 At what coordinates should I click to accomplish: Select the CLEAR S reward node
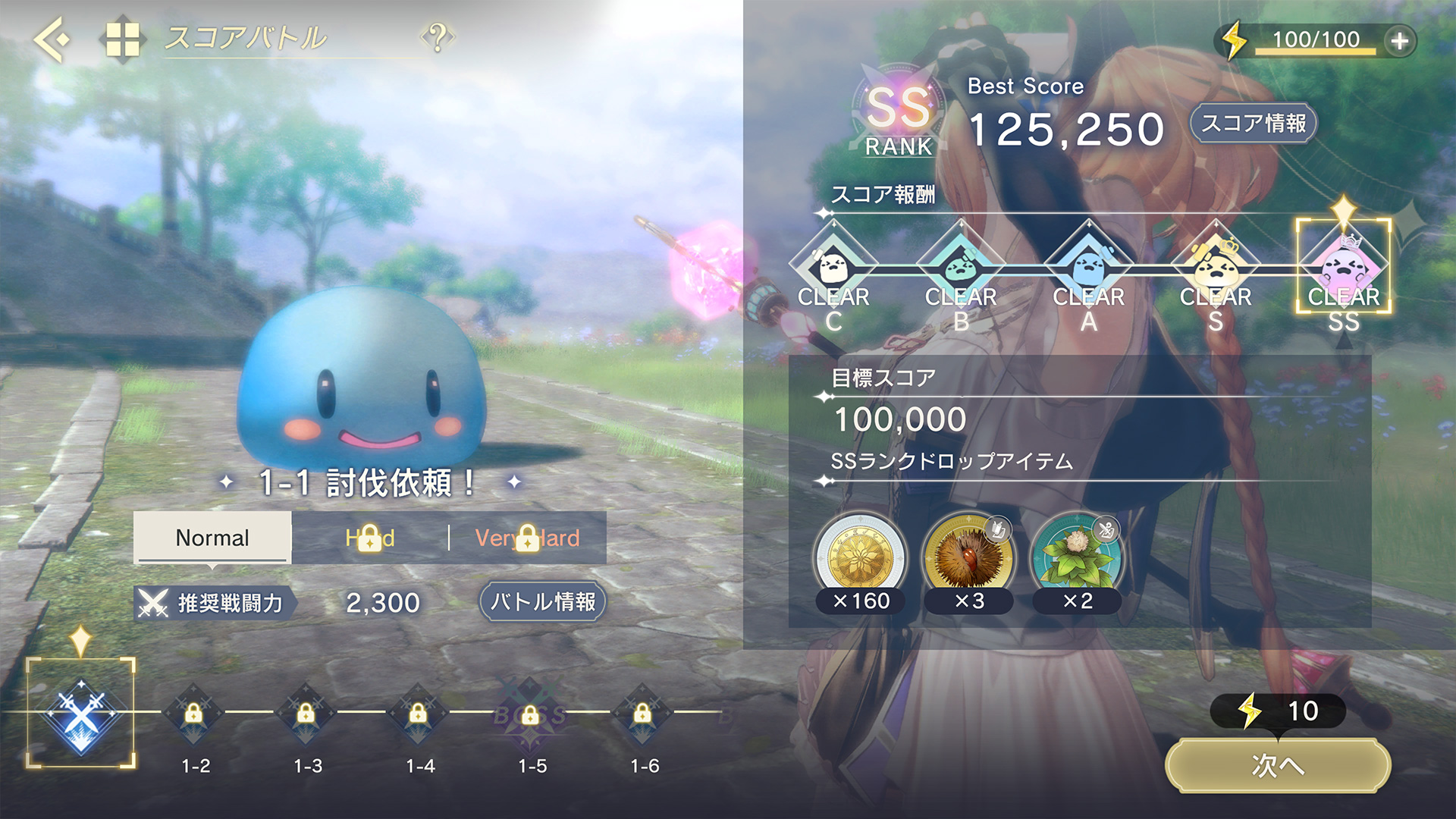click(x=1216, y=269)
